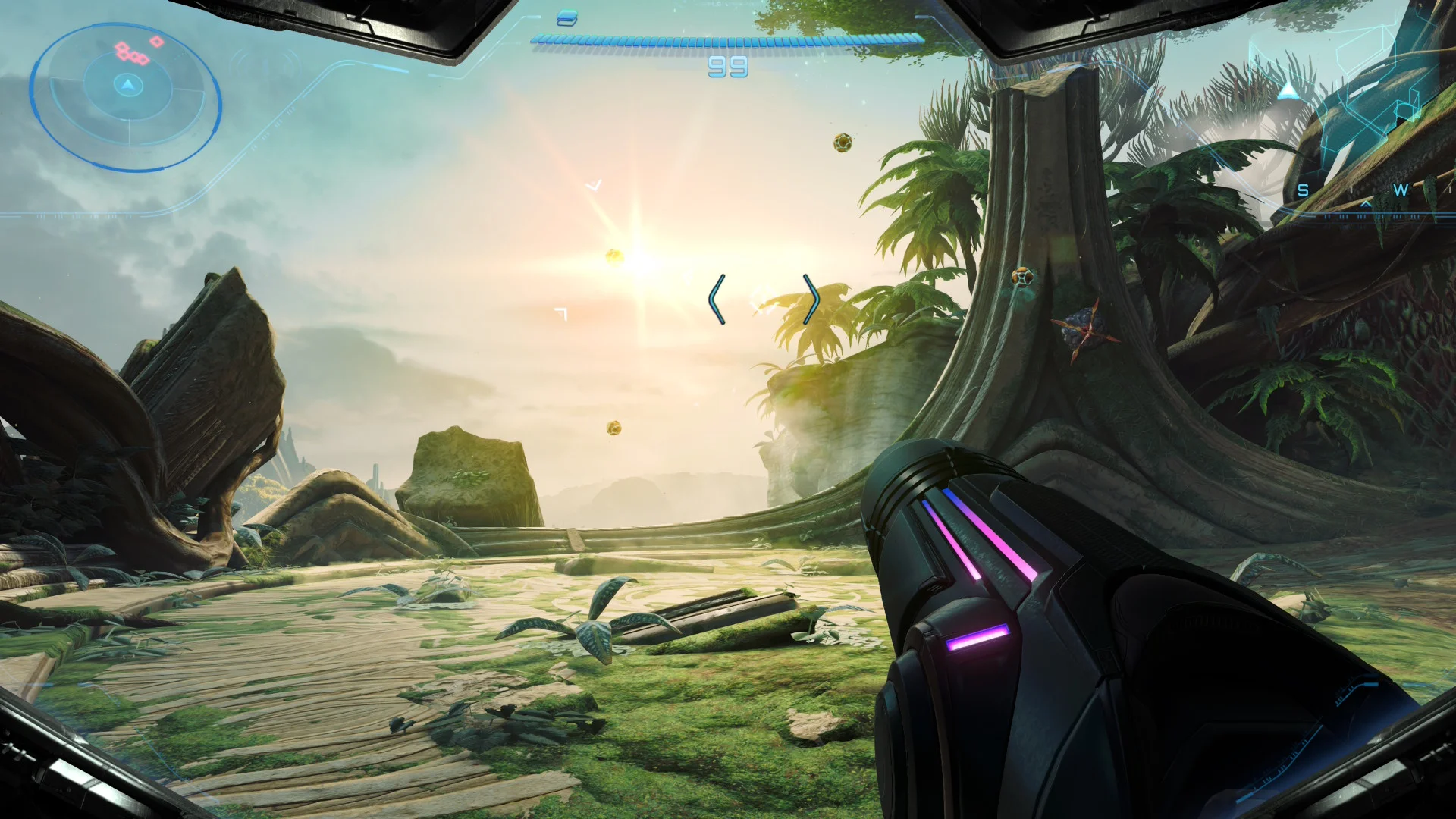Click the circular enemy radar
The width and height of the screenshot is (1456, 819).
(x=126, y=96)
